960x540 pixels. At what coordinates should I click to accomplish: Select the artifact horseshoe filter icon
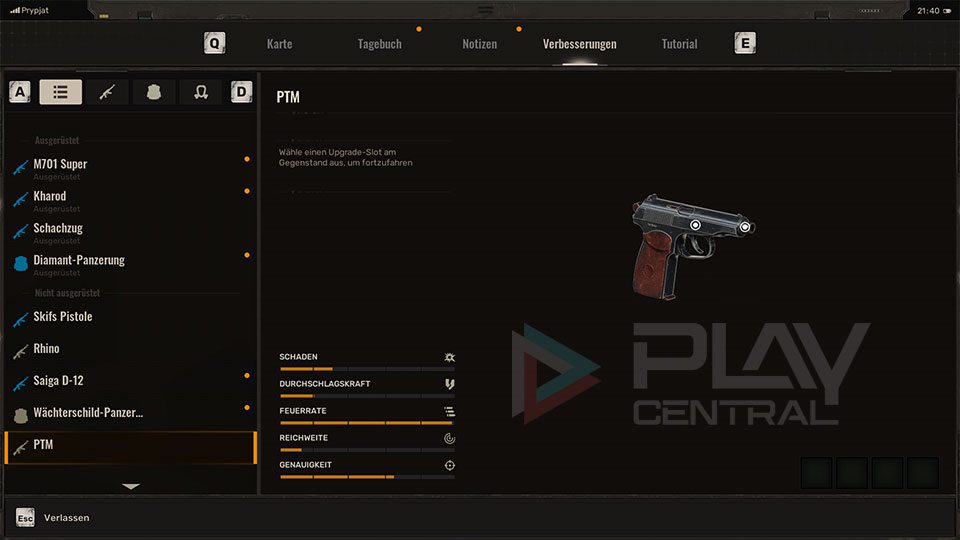pos(201,92)
